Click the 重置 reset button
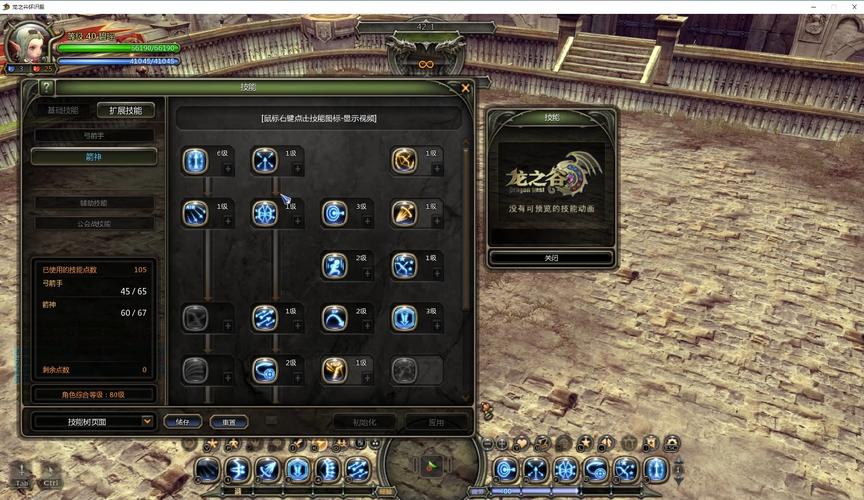This screenshot has width=864, height=500. 229,422
